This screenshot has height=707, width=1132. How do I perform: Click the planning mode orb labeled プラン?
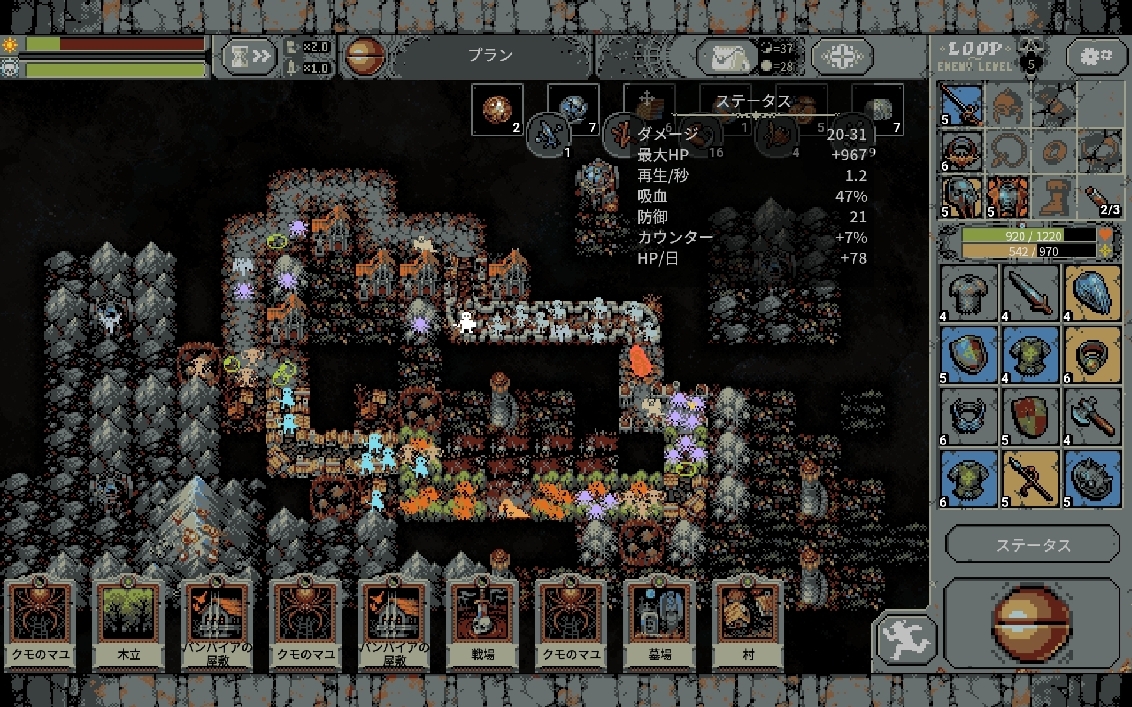point(365,56)
